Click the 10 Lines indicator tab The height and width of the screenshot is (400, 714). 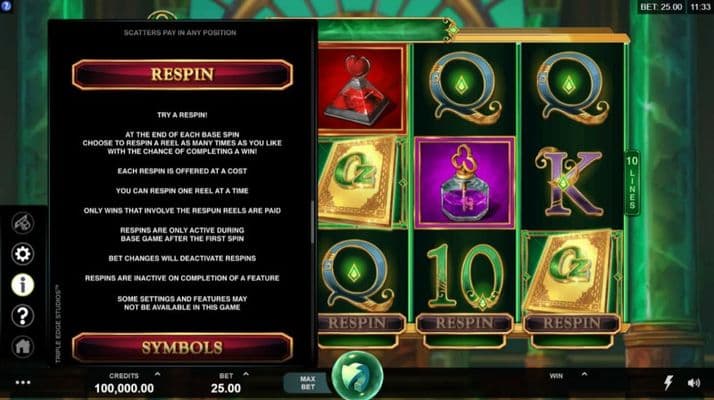click(x=631, y=181)
